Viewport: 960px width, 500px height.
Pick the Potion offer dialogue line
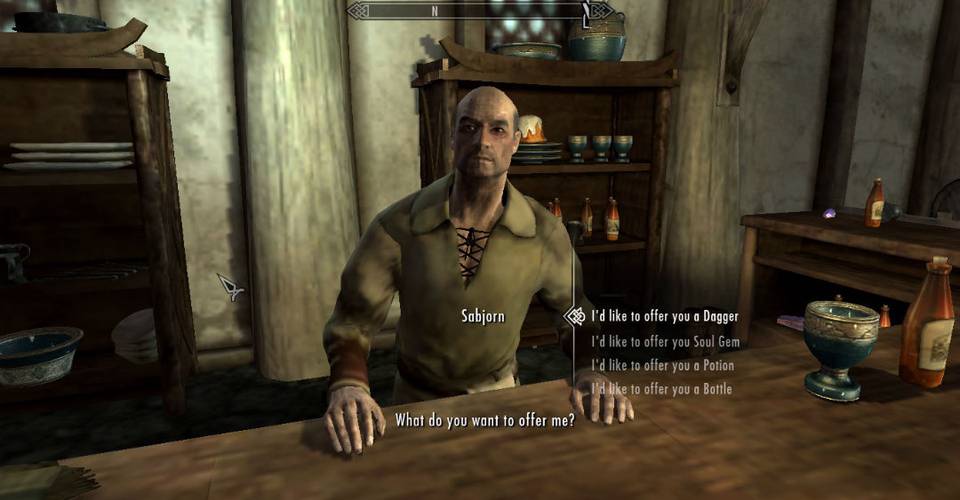(x=662, y=365)
